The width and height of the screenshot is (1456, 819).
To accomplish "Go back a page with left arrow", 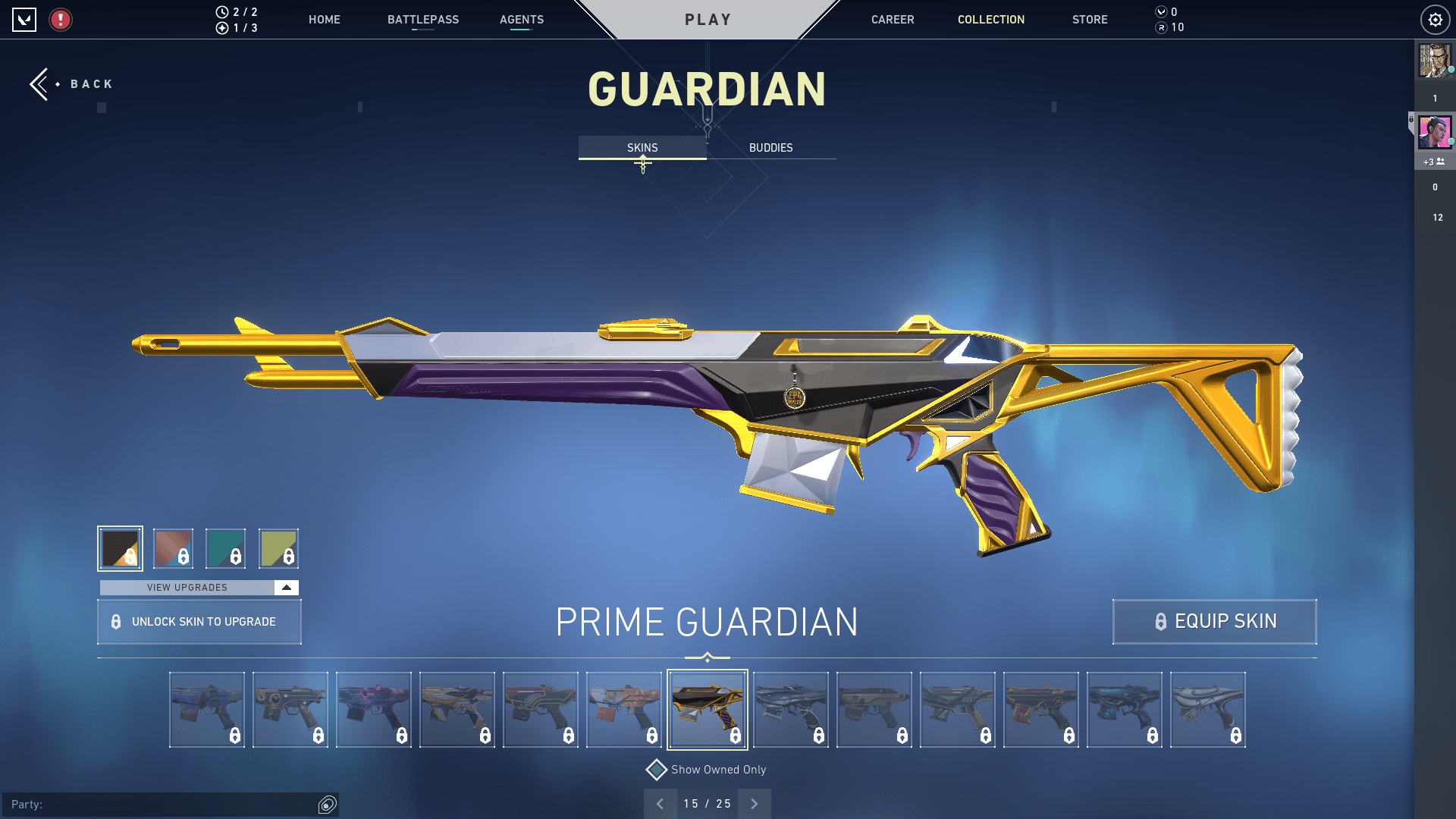I will (661, 803).
